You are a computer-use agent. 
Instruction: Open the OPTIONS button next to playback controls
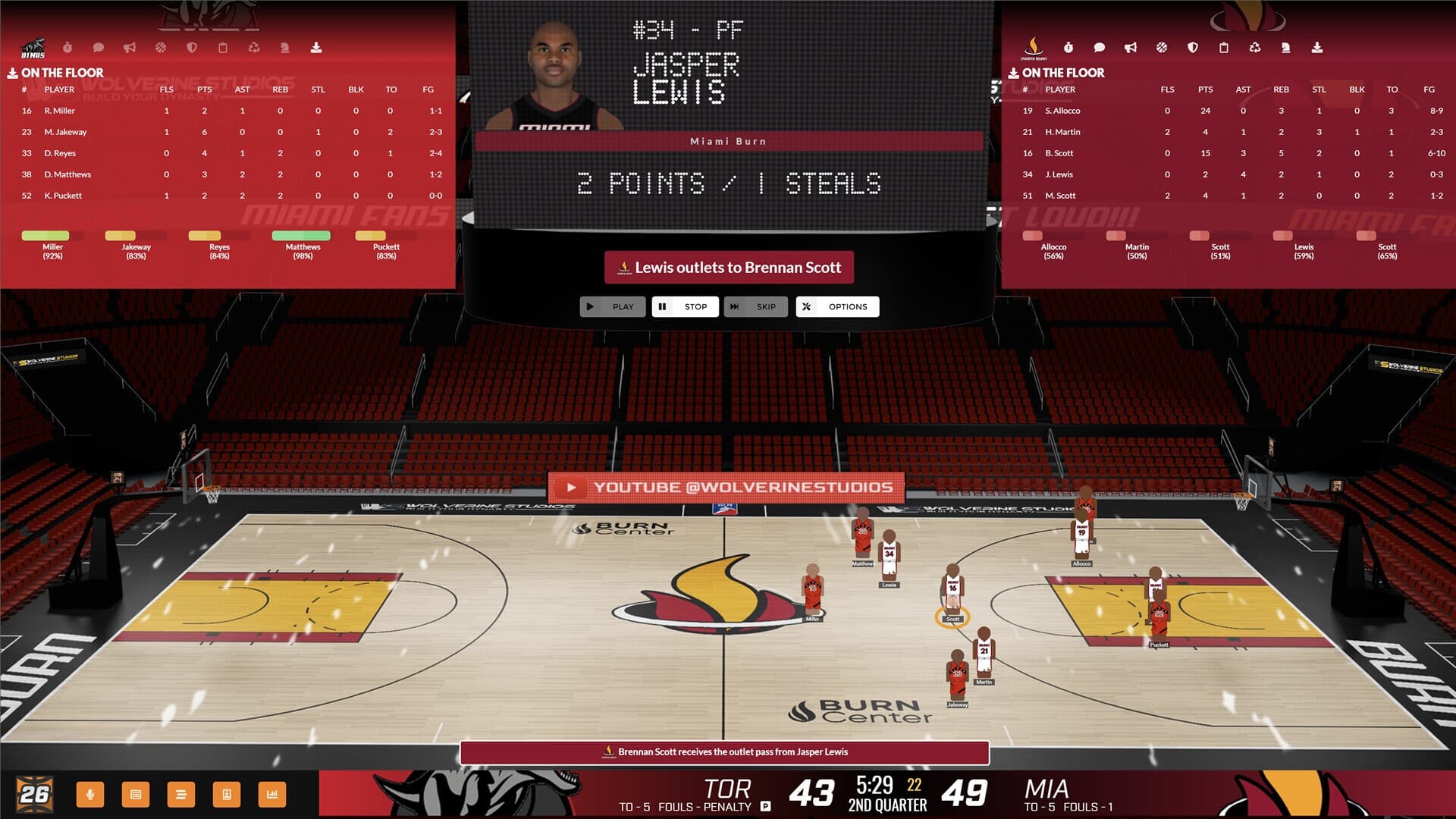click(837, 306)
